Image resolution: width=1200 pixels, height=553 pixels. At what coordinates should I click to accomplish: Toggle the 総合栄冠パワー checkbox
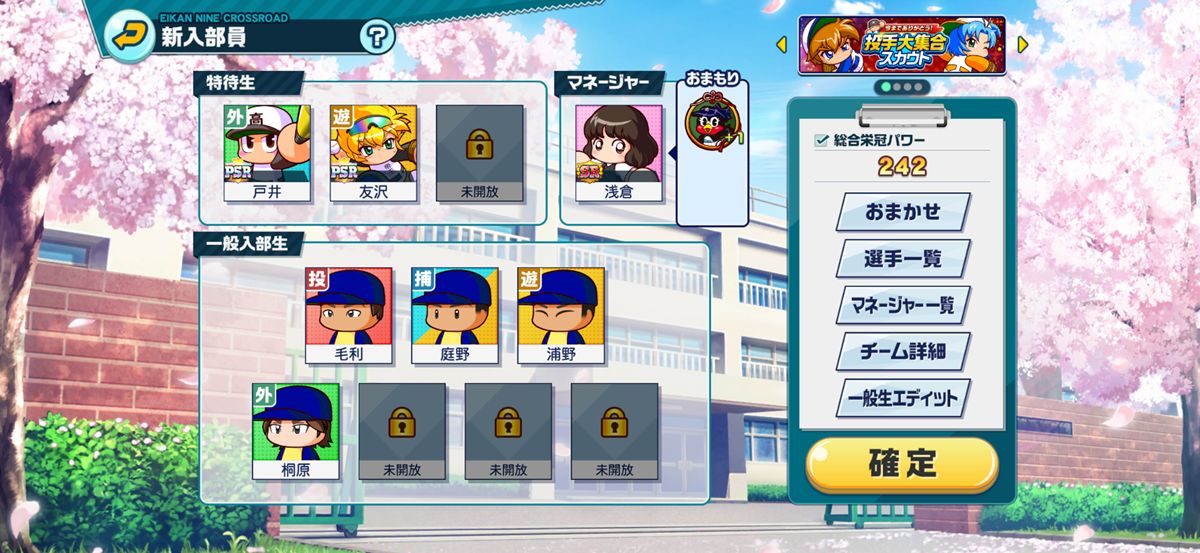[822, 141]
